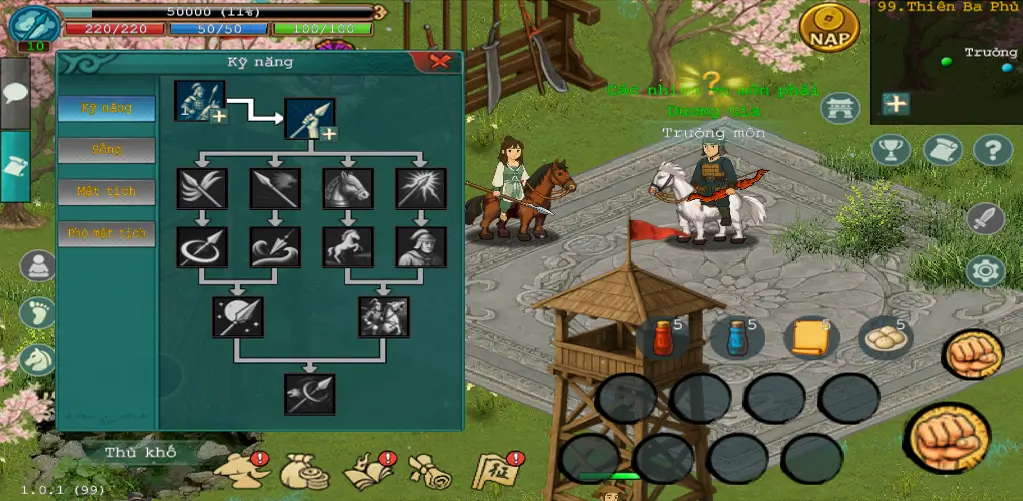1023x501 pixels.
Task: Open the trophy rankings icon
Action: [891, 150]
